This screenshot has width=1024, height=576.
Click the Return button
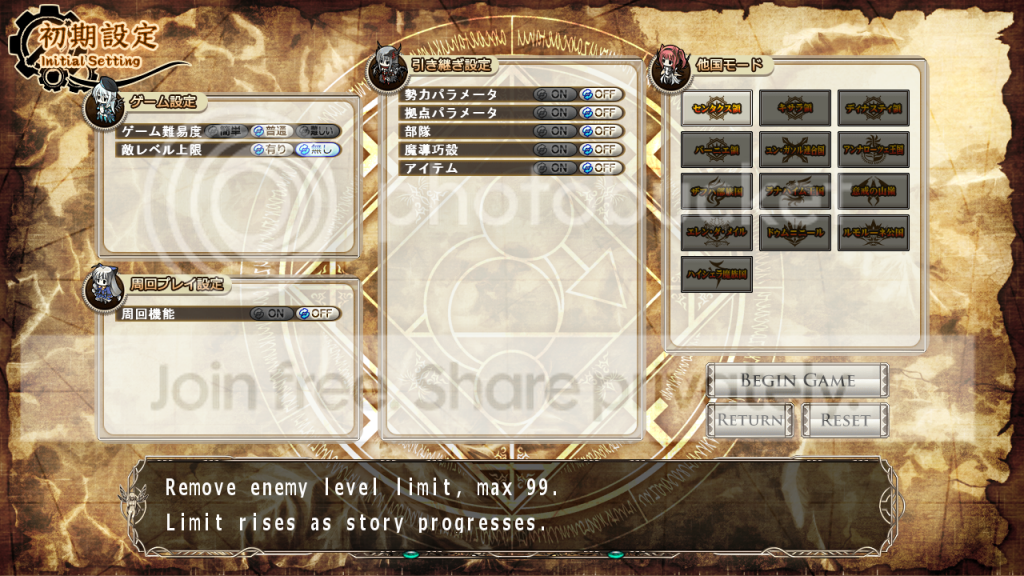point(750,420)
